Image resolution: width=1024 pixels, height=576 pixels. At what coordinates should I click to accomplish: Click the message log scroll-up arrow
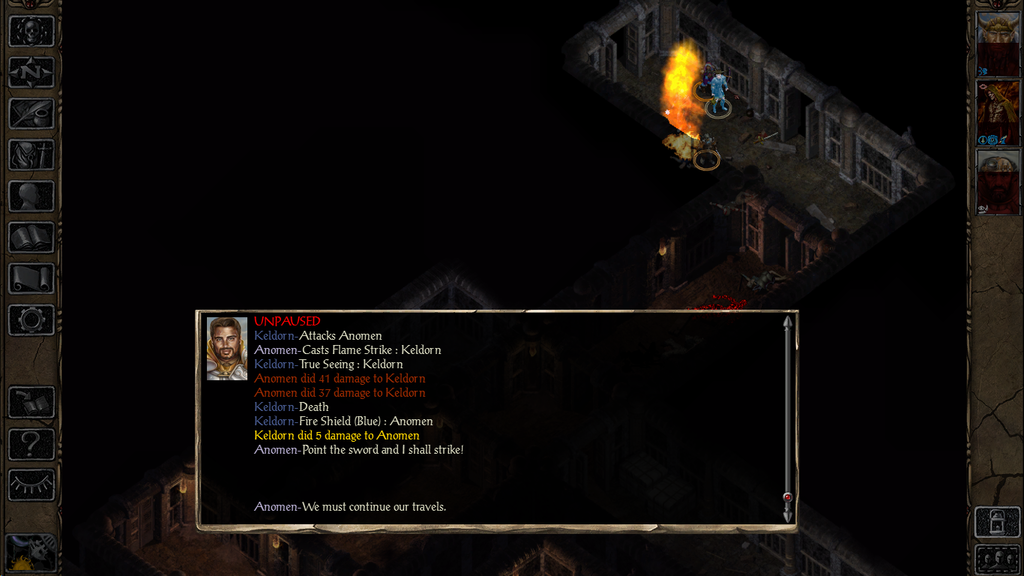point(787,322)
